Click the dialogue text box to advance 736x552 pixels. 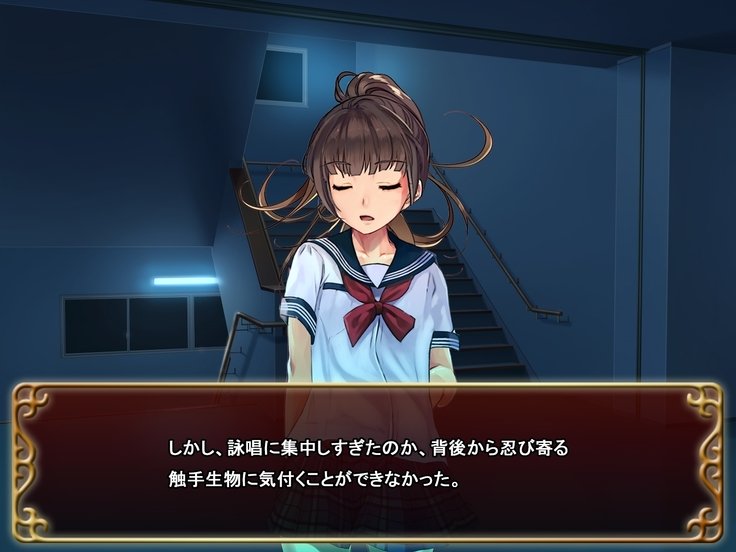point(368,462)
